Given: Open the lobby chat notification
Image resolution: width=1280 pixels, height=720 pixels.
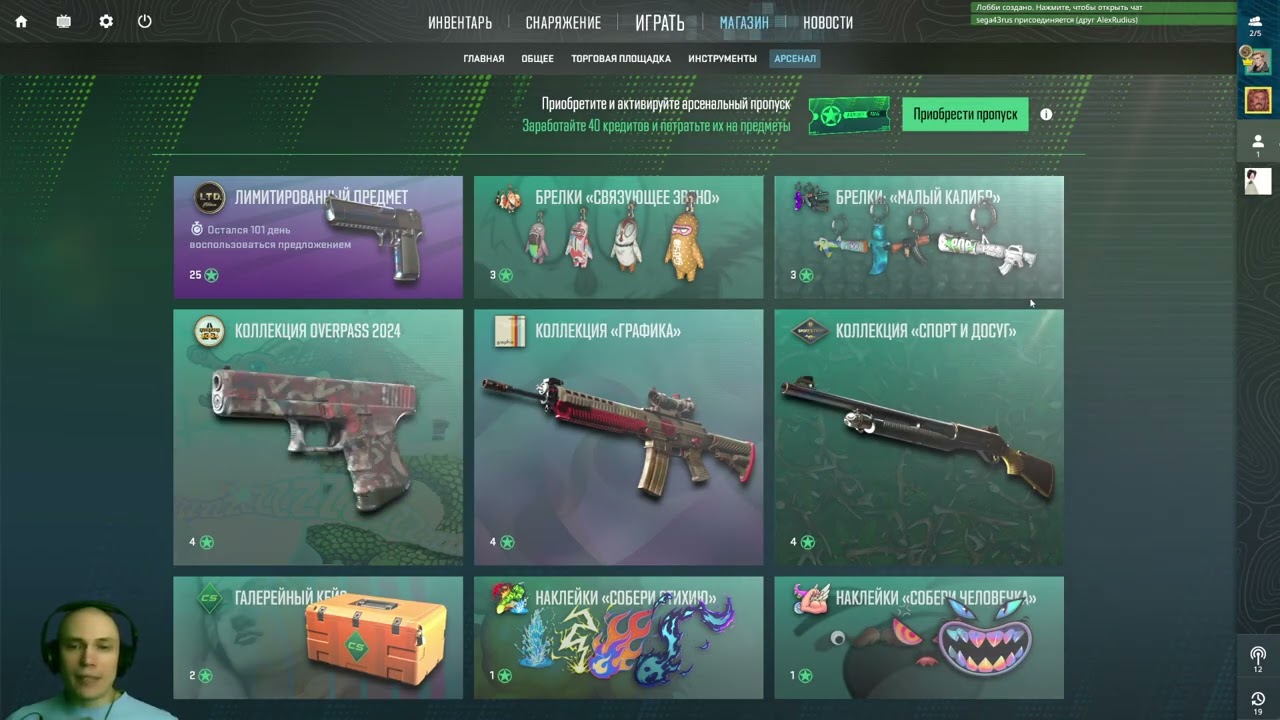Looking at the screenshot, I should pos(1102,7).
